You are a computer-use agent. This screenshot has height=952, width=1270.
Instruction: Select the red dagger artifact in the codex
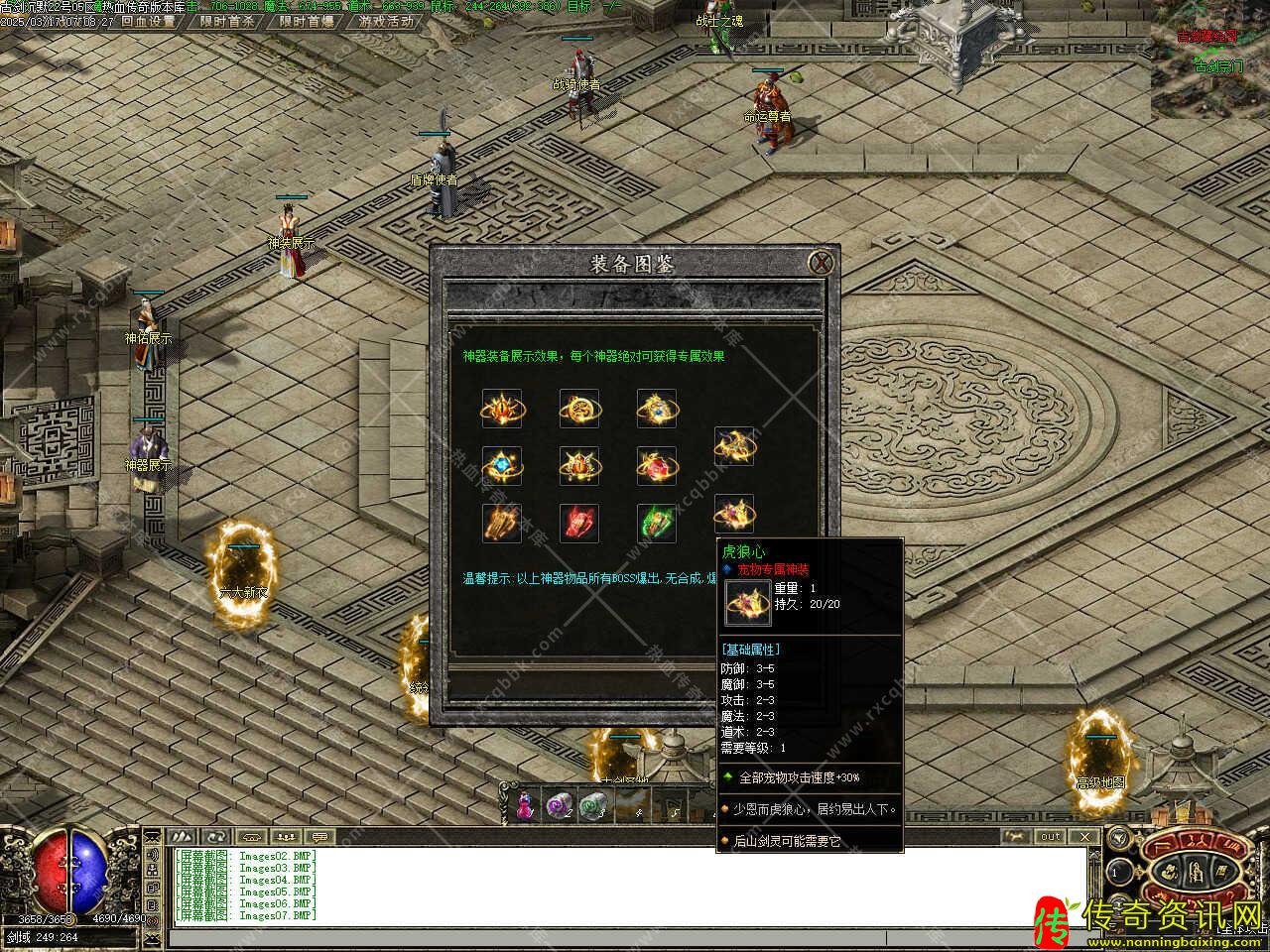[x=579, y=523]
